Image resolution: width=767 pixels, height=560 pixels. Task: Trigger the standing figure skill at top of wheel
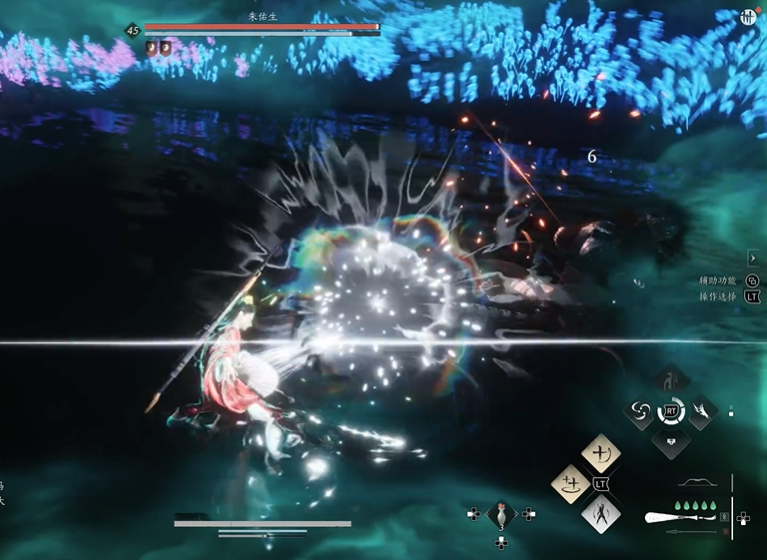[x=670, y=381]
